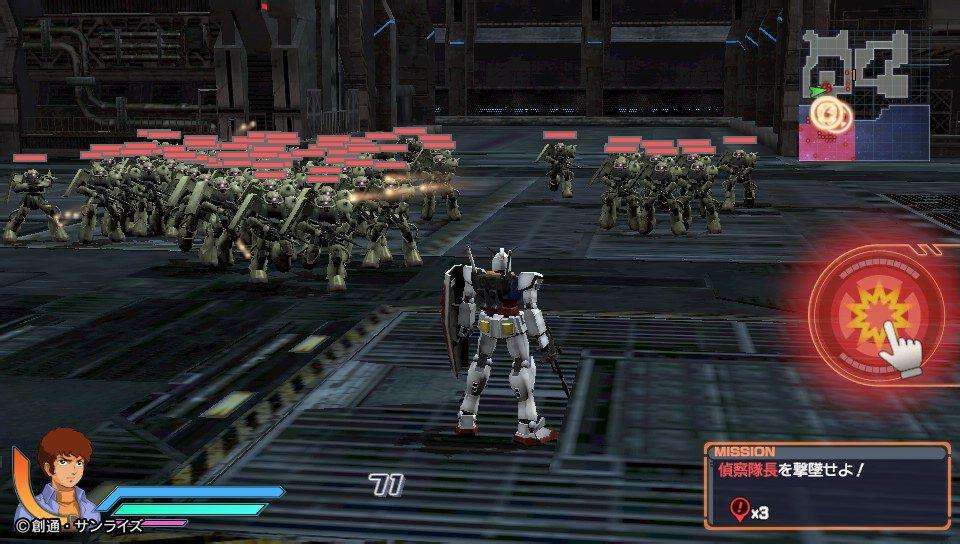This screenshot has height=544, width=960.
Task: Open the minimap in the corner
Action: pyautogui.click(x=864, y=94)
